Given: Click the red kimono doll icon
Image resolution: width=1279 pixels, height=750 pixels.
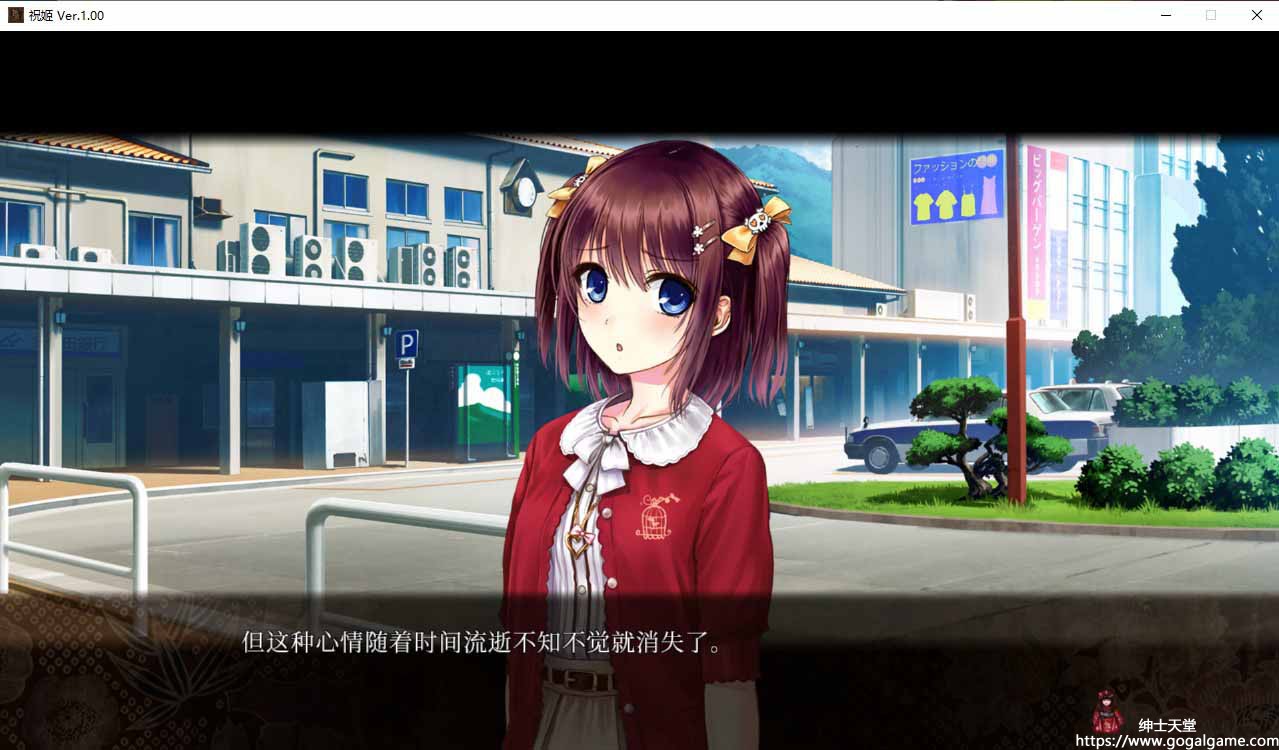Looking at the screenshot, I should pyautogui.click(x=1107, y=711).
